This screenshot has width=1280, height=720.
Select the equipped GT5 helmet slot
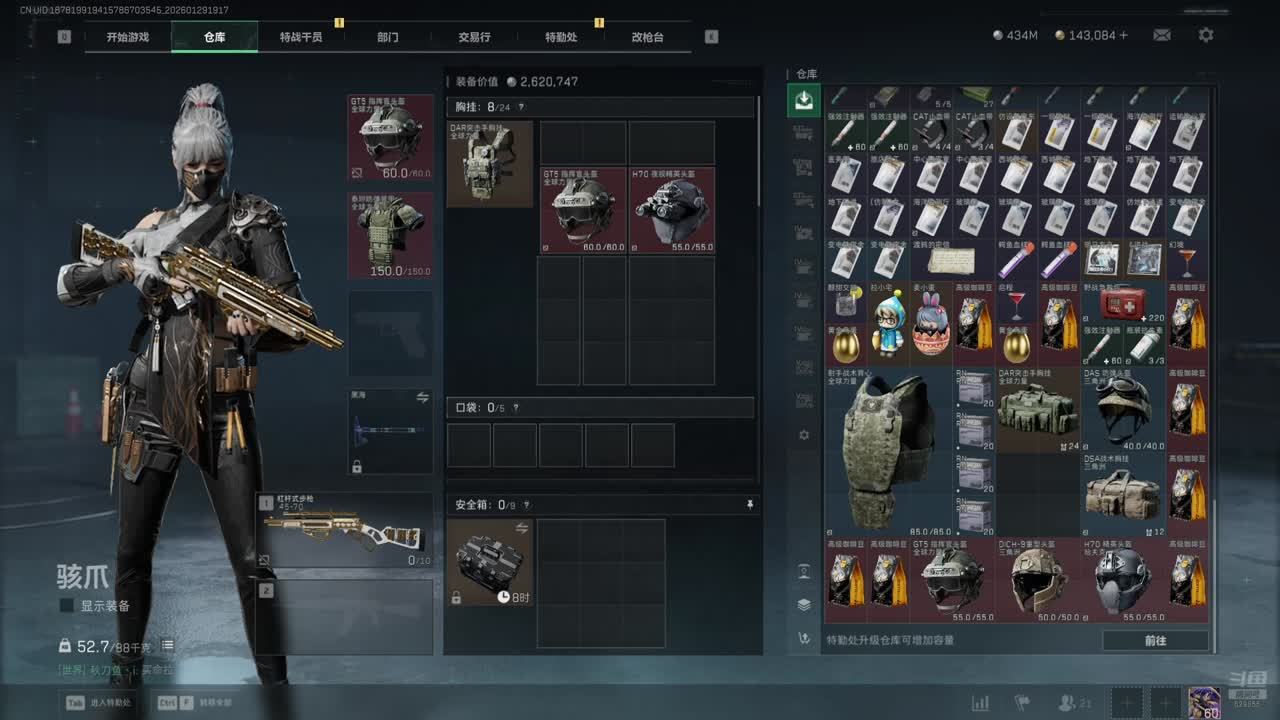[x=391, y=138]
